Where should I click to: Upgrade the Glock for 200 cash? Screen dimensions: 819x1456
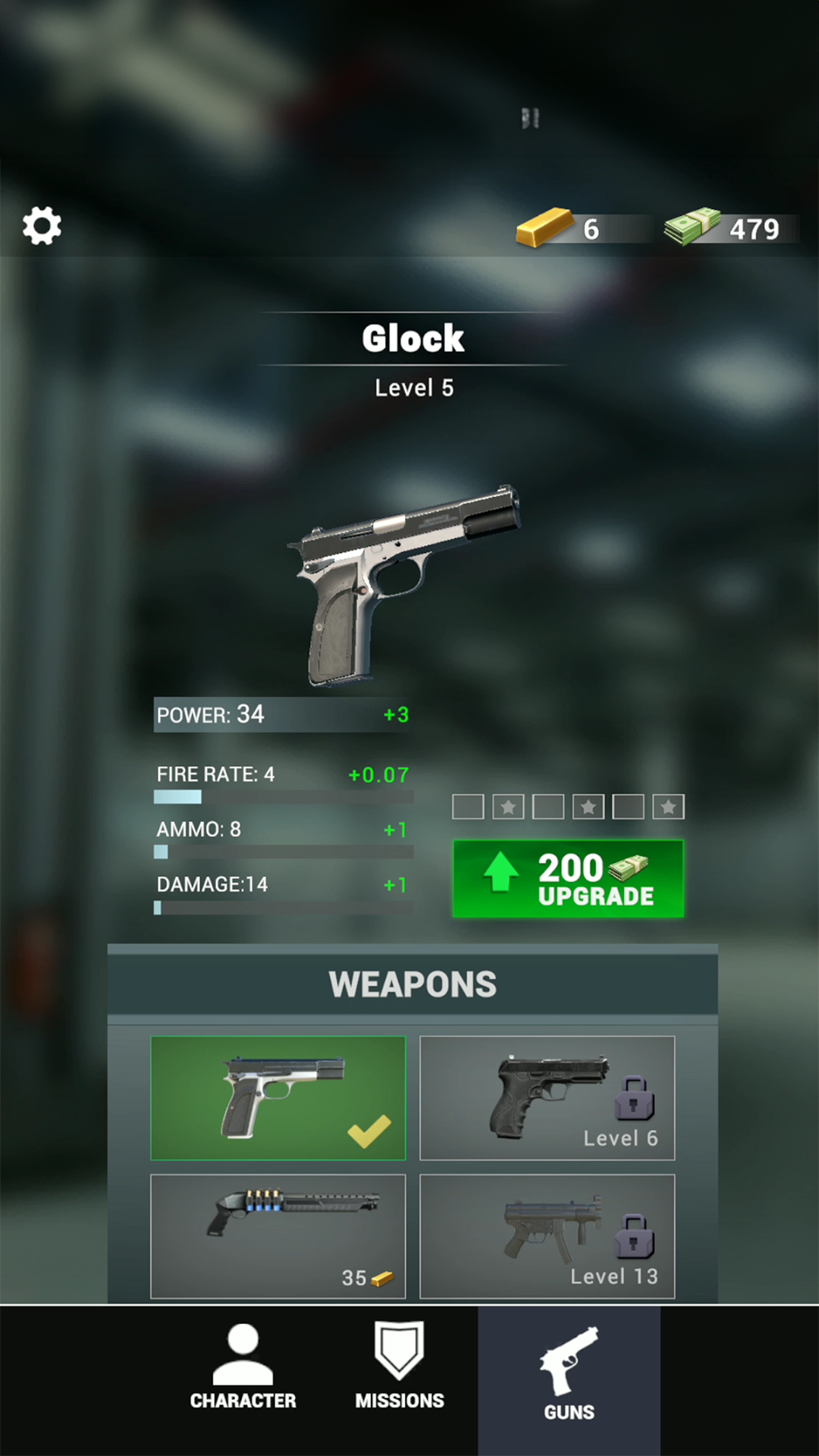(x=568, y=879)
